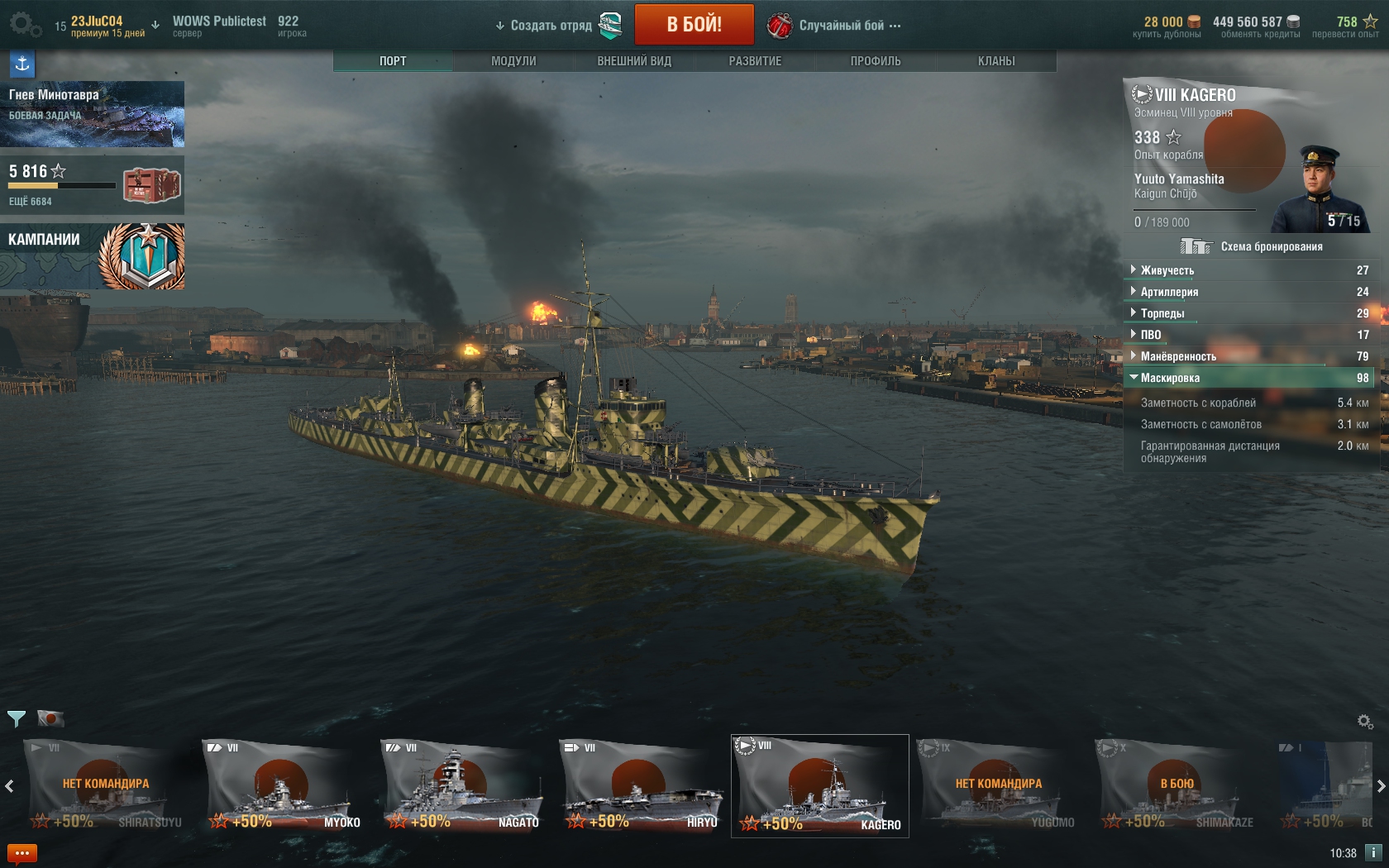Image resolution: width=1389 pixels, height=868 pixels.
Task: Switch to the ВНЕШНИЙ ВИД tab
Action: pyautogui.click(x=634, y=61)
